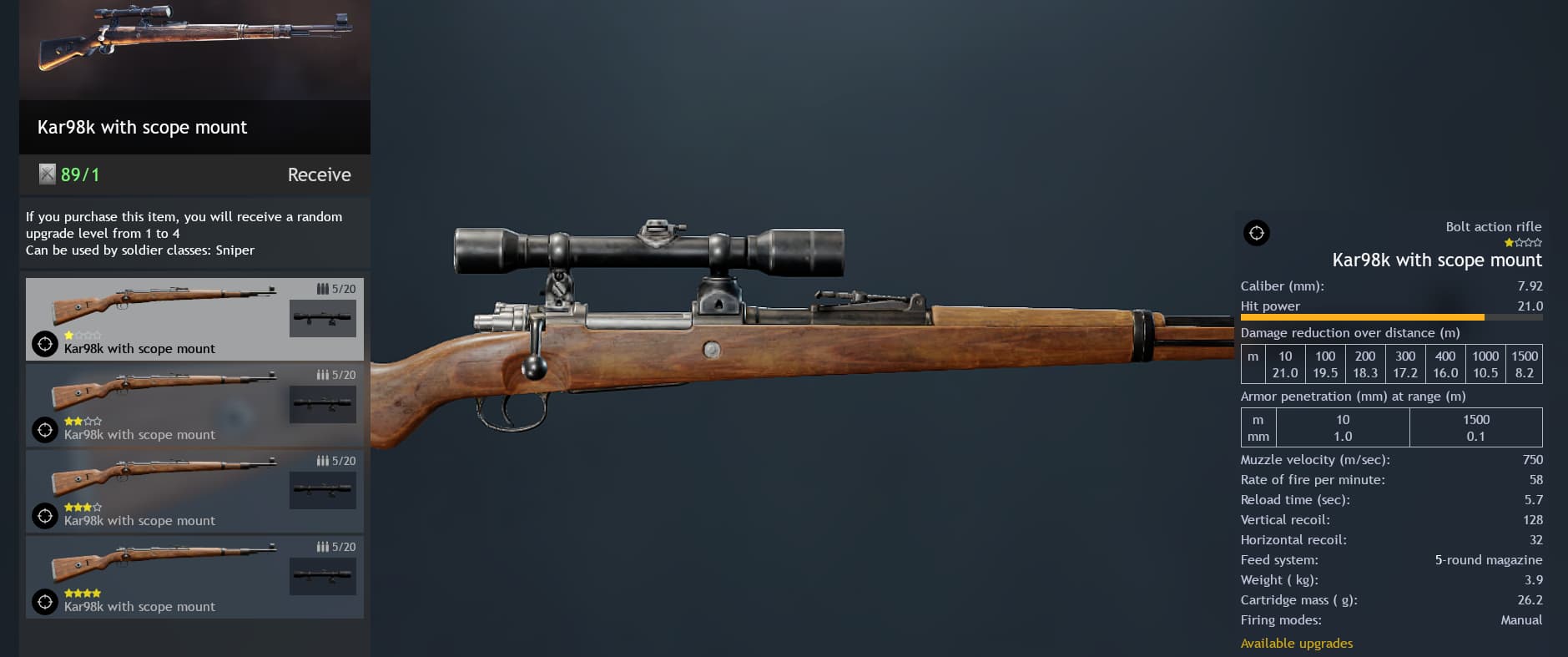Click the ammo magazine icon showing 5/20 on the first item
This screenshot has width=1568, height=657.
coord(323,288)
